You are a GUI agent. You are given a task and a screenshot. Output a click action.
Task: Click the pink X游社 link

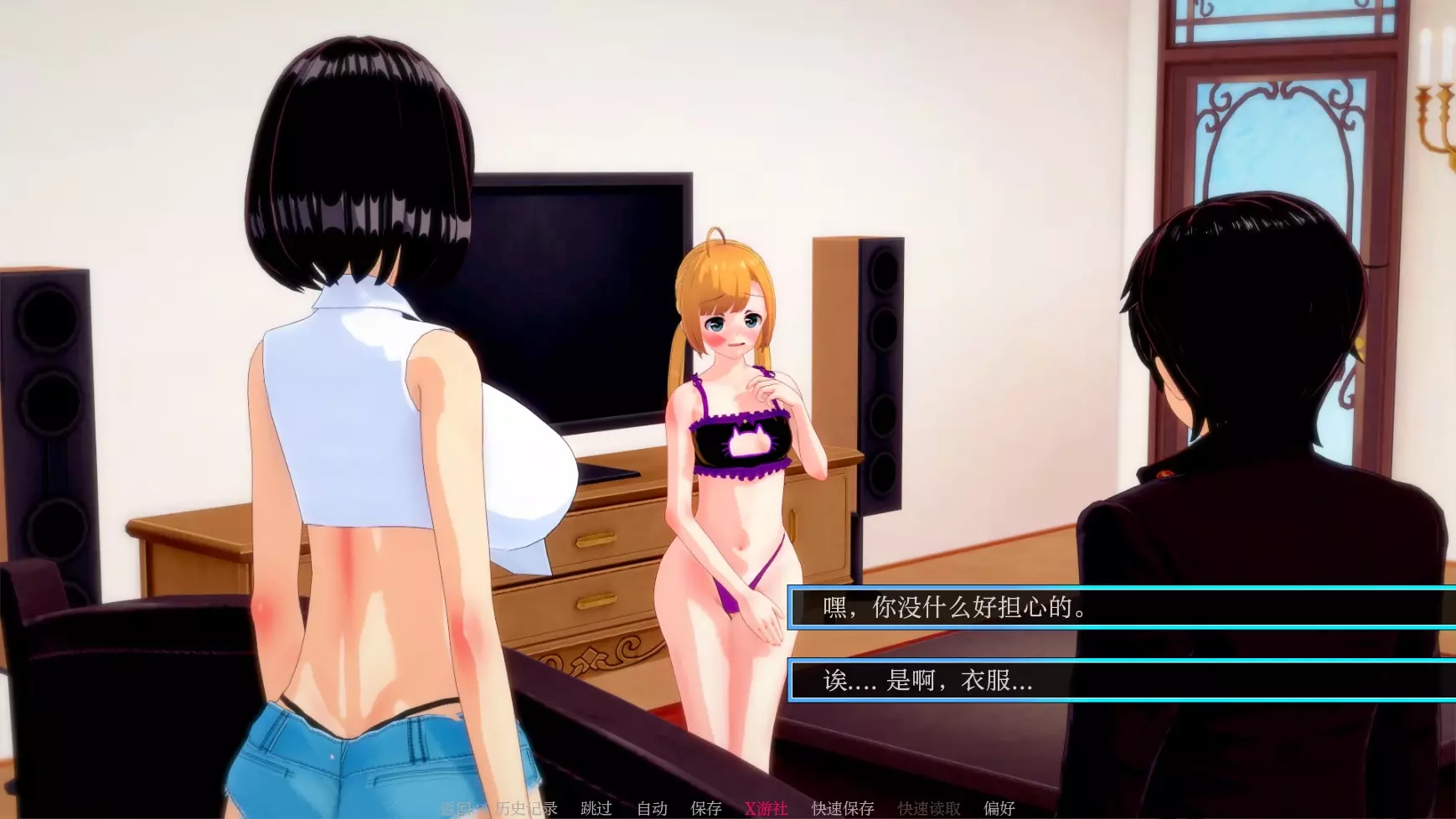pos(766,808)
